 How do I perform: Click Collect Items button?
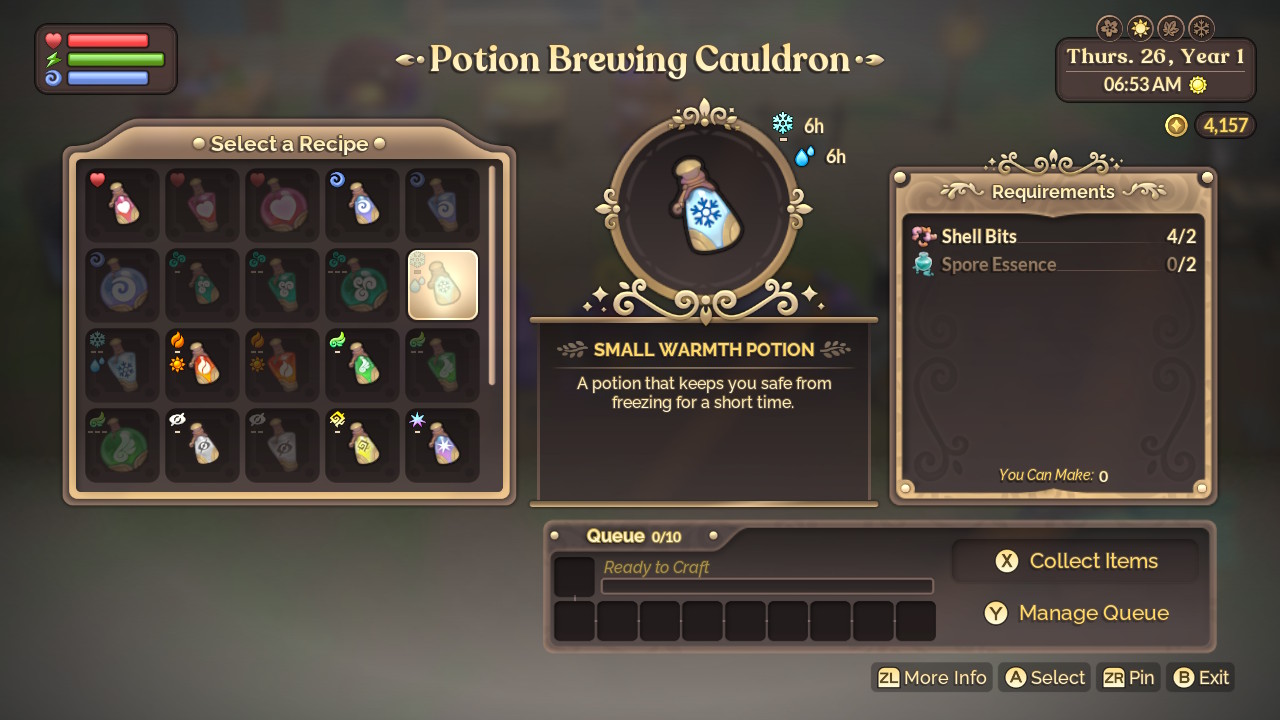1076,561
